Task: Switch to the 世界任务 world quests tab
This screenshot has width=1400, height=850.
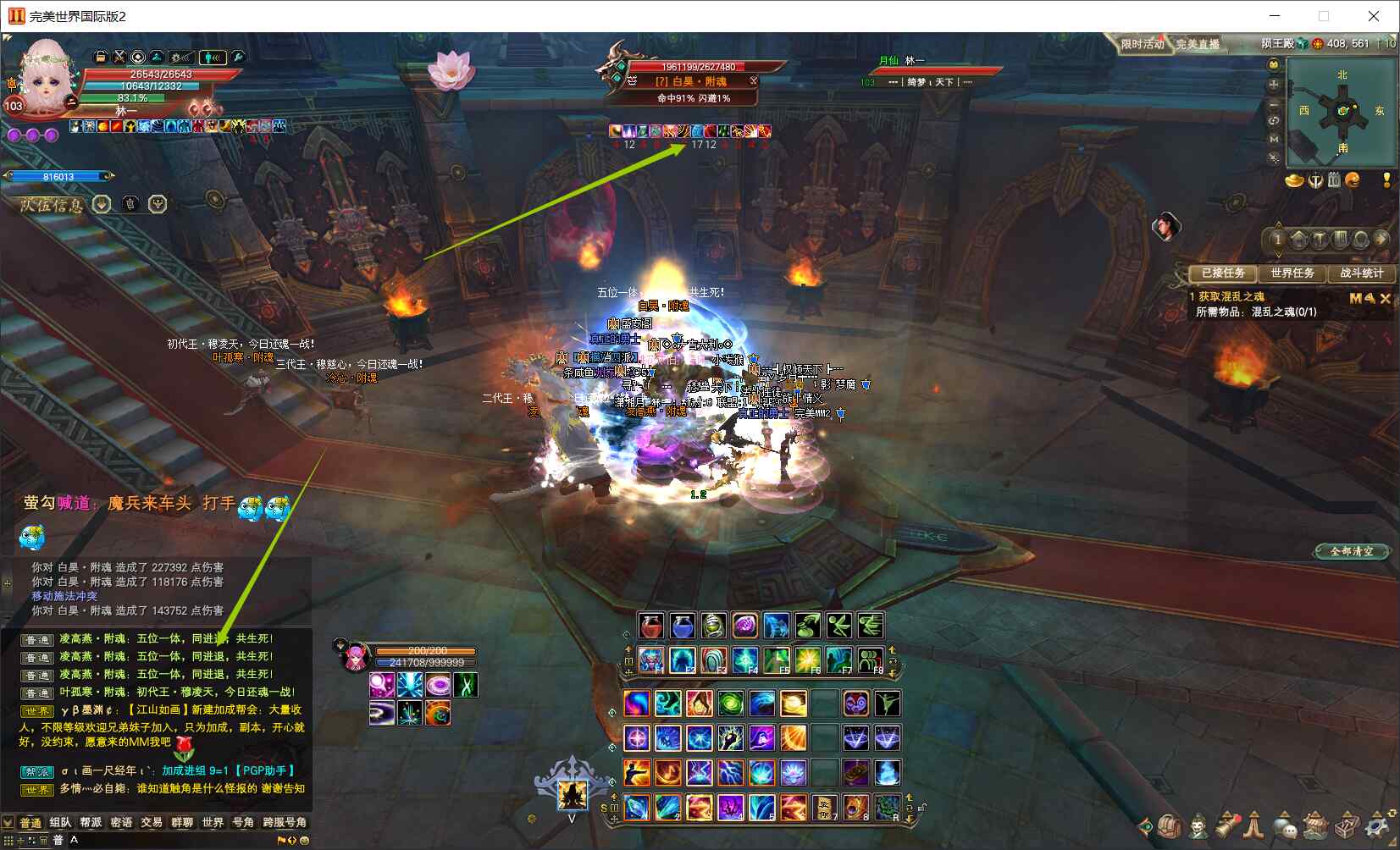Action: click(x=1292, y=273)
